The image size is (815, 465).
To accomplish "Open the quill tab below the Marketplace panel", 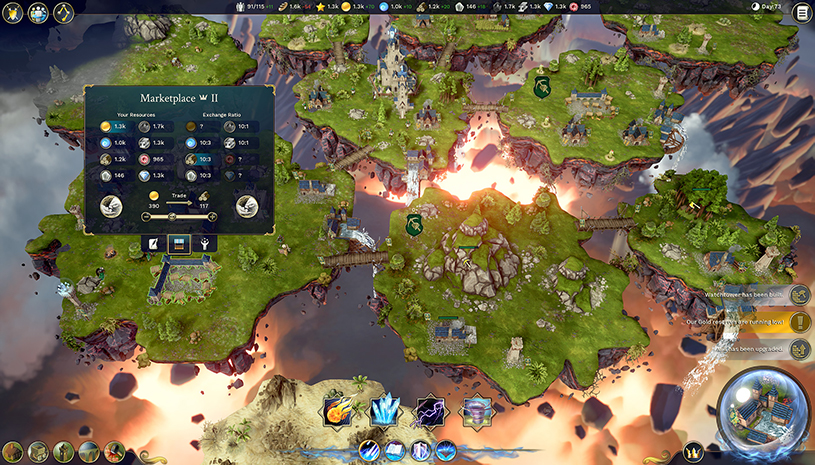I will [154, 243].
